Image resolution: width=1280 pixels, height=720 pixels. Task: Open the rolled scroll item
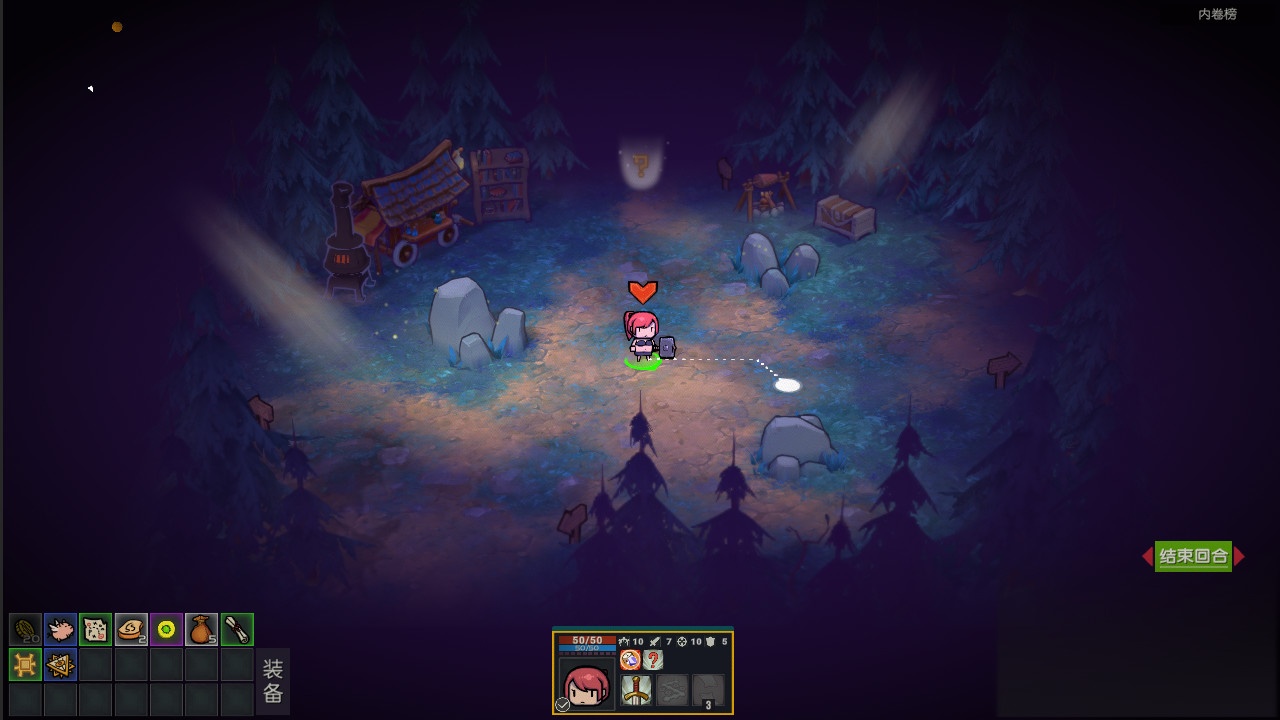click(237, 629)
